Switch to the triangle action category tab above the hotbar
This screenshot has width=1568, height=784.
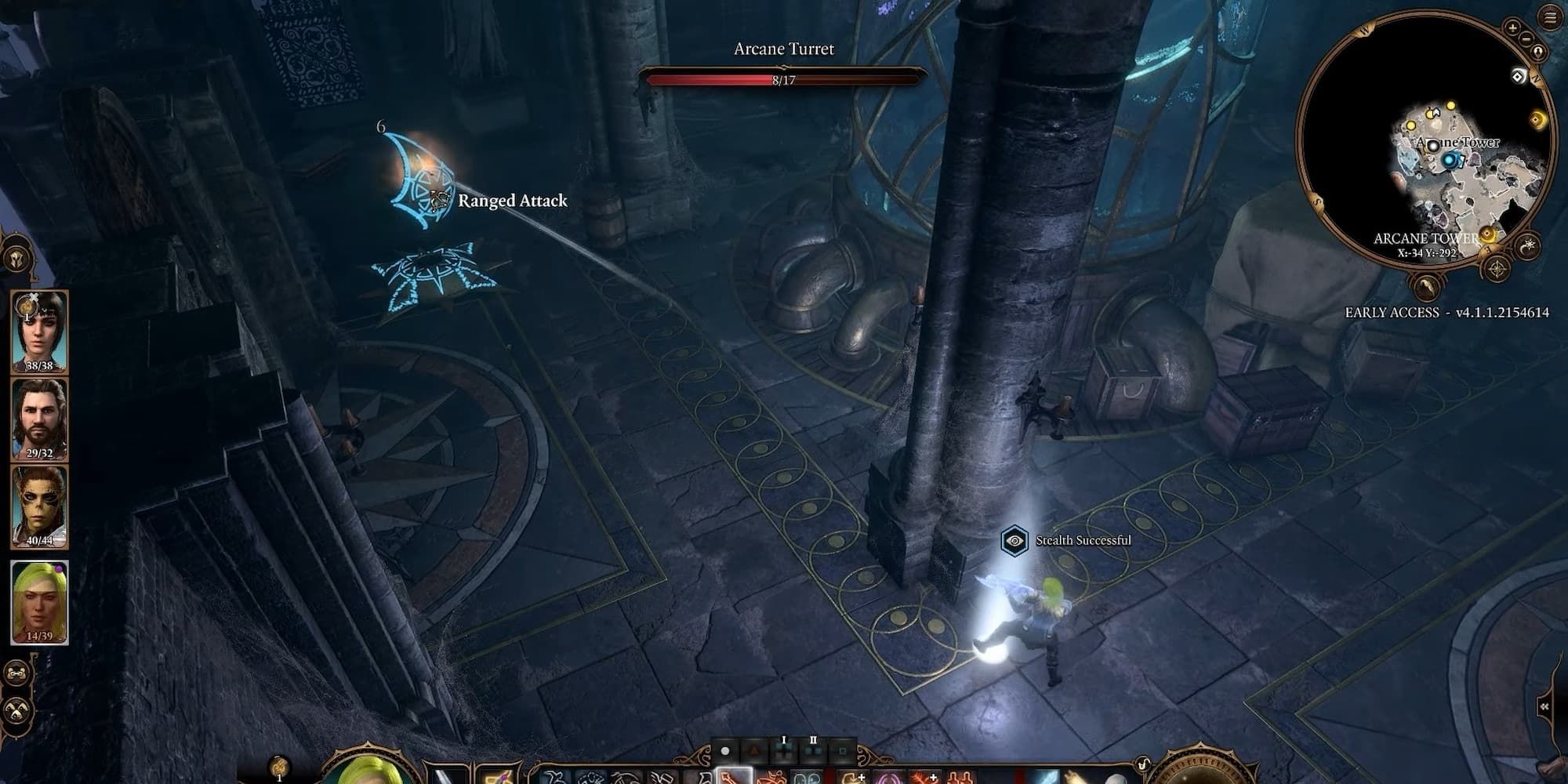coord(755,750)
